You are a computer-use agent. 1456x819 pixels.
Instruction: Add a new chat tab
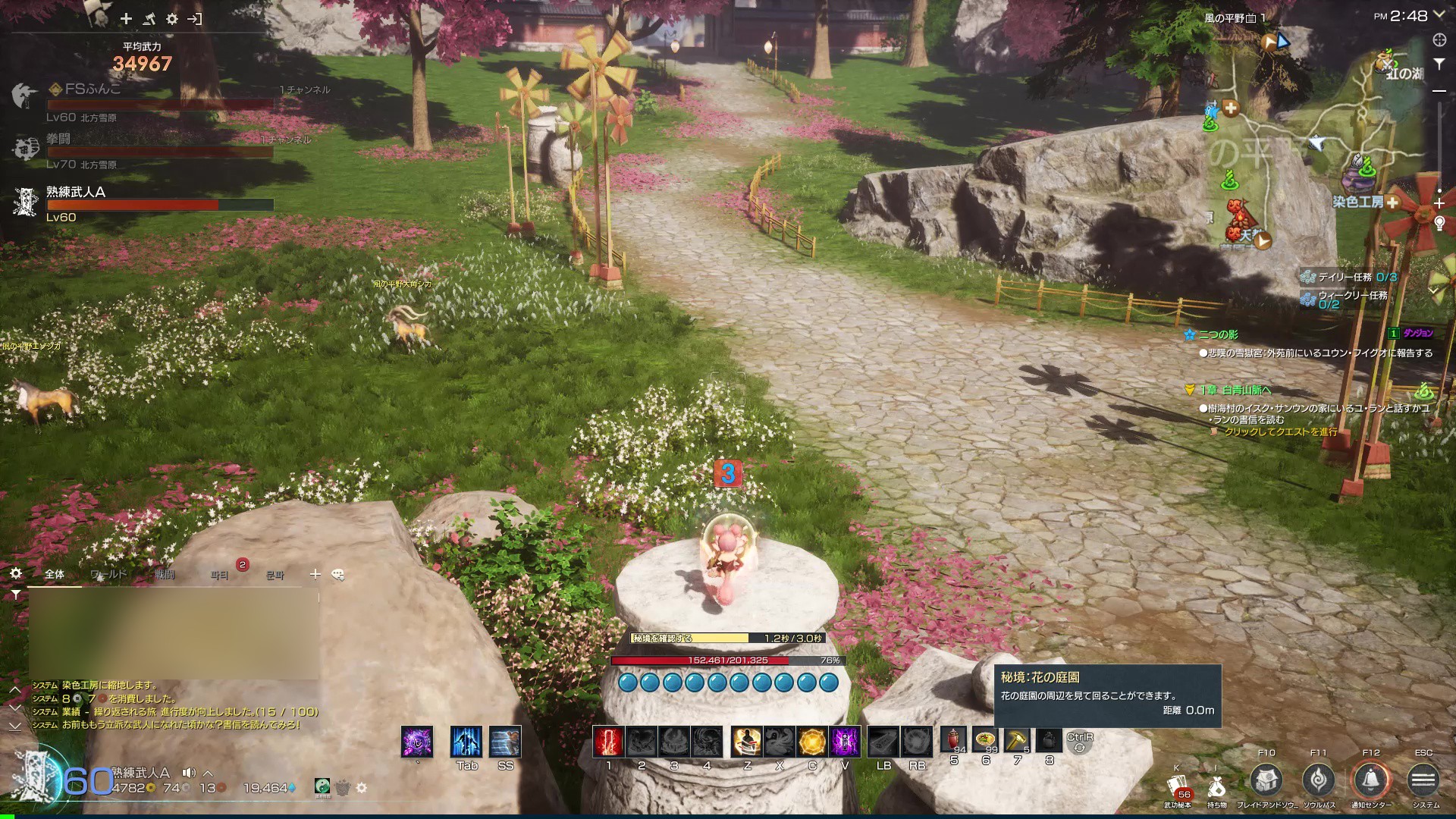point(315,575)
